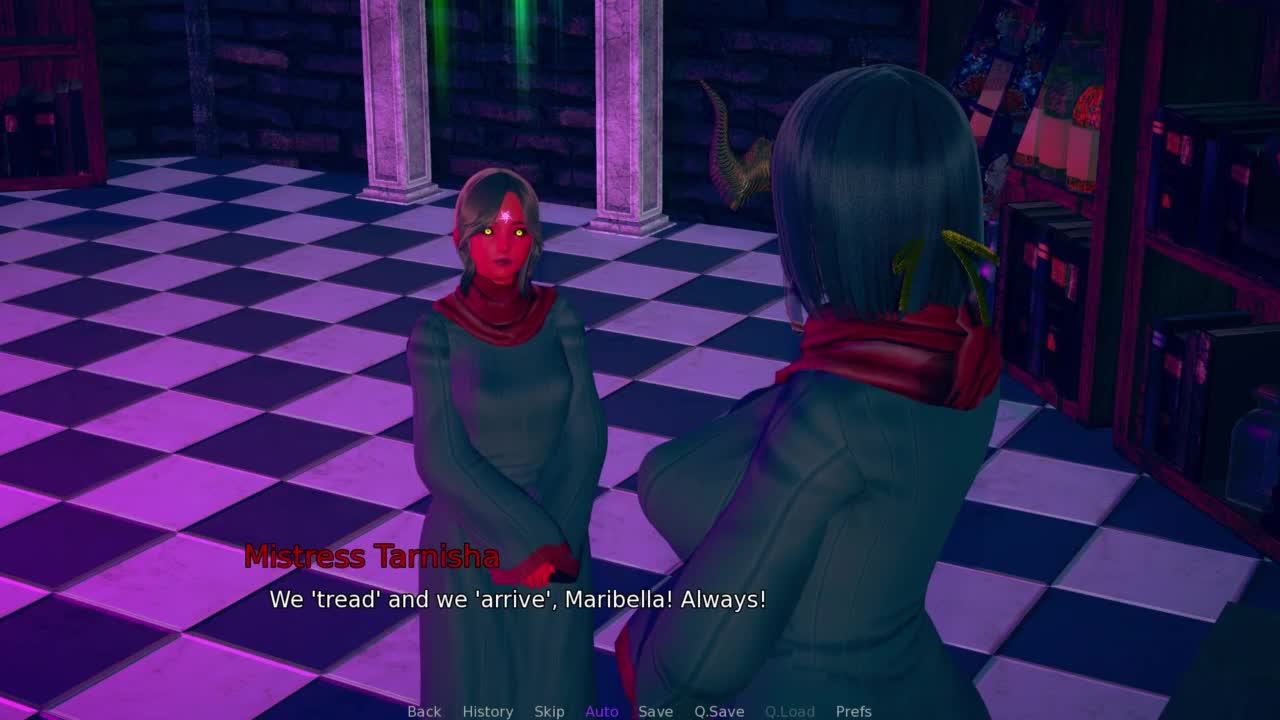The height and width of the screenshot is (720, 1280).
Task: Open the Save menu
Action: 655,711
